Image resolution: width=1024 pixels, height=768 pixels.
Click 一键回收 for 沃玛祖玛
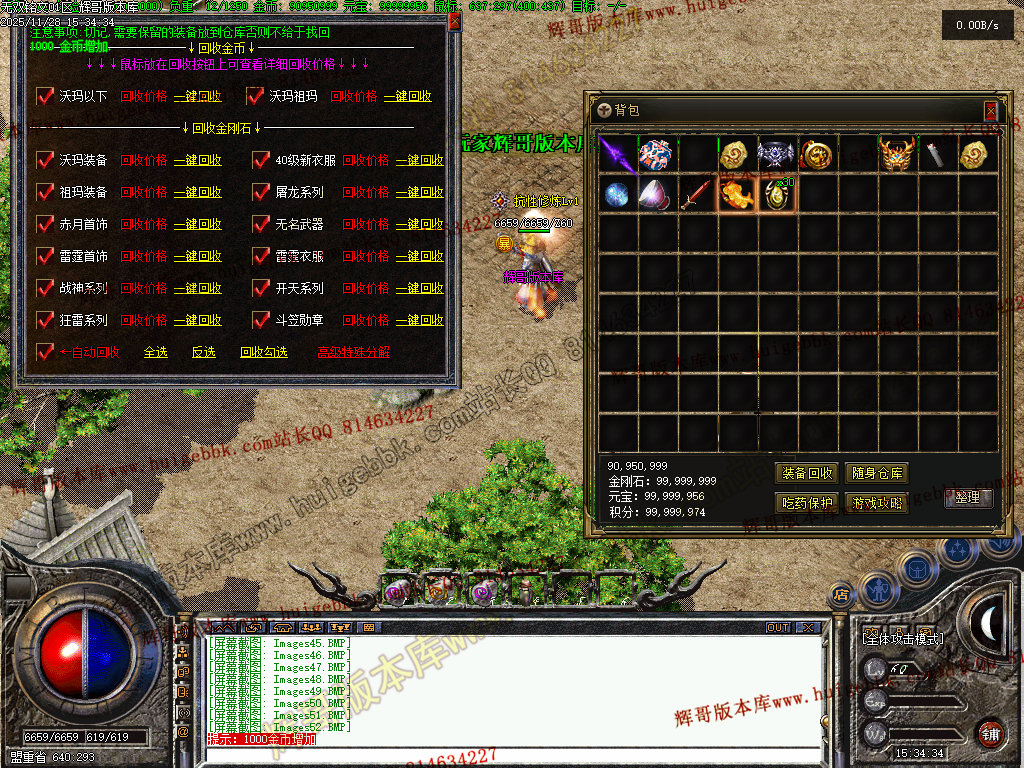(407, 96)
